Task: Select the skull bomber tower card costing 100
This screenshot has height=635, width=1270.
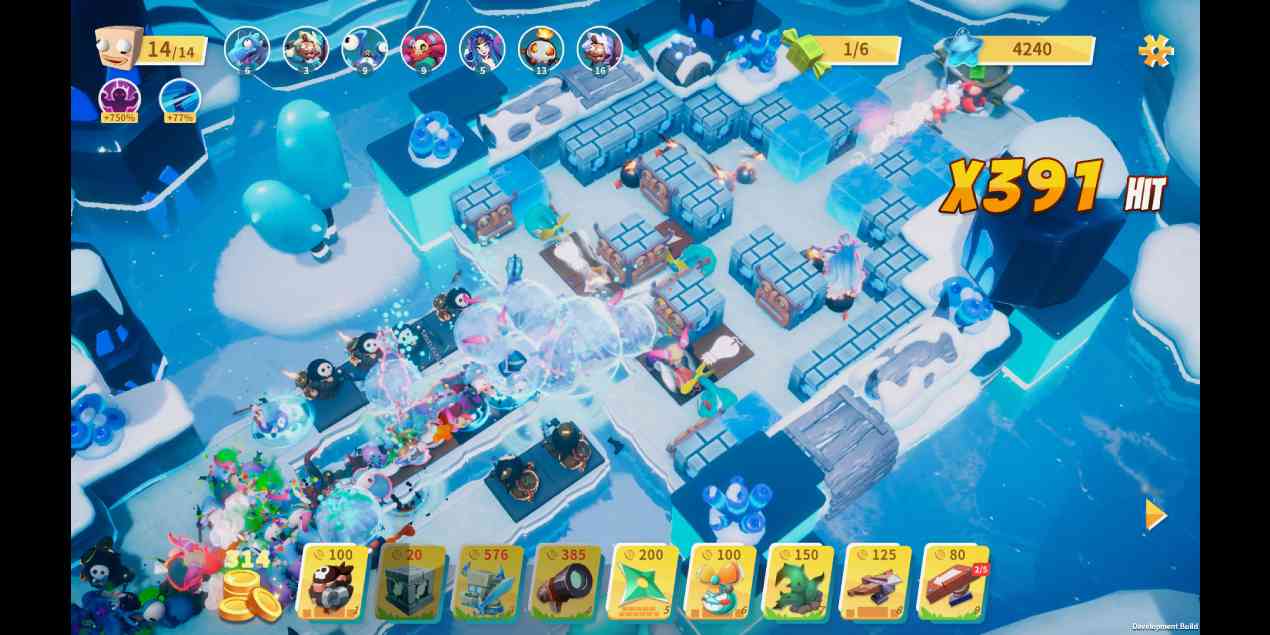Action: pyautogui.click(x=332, y=581)
